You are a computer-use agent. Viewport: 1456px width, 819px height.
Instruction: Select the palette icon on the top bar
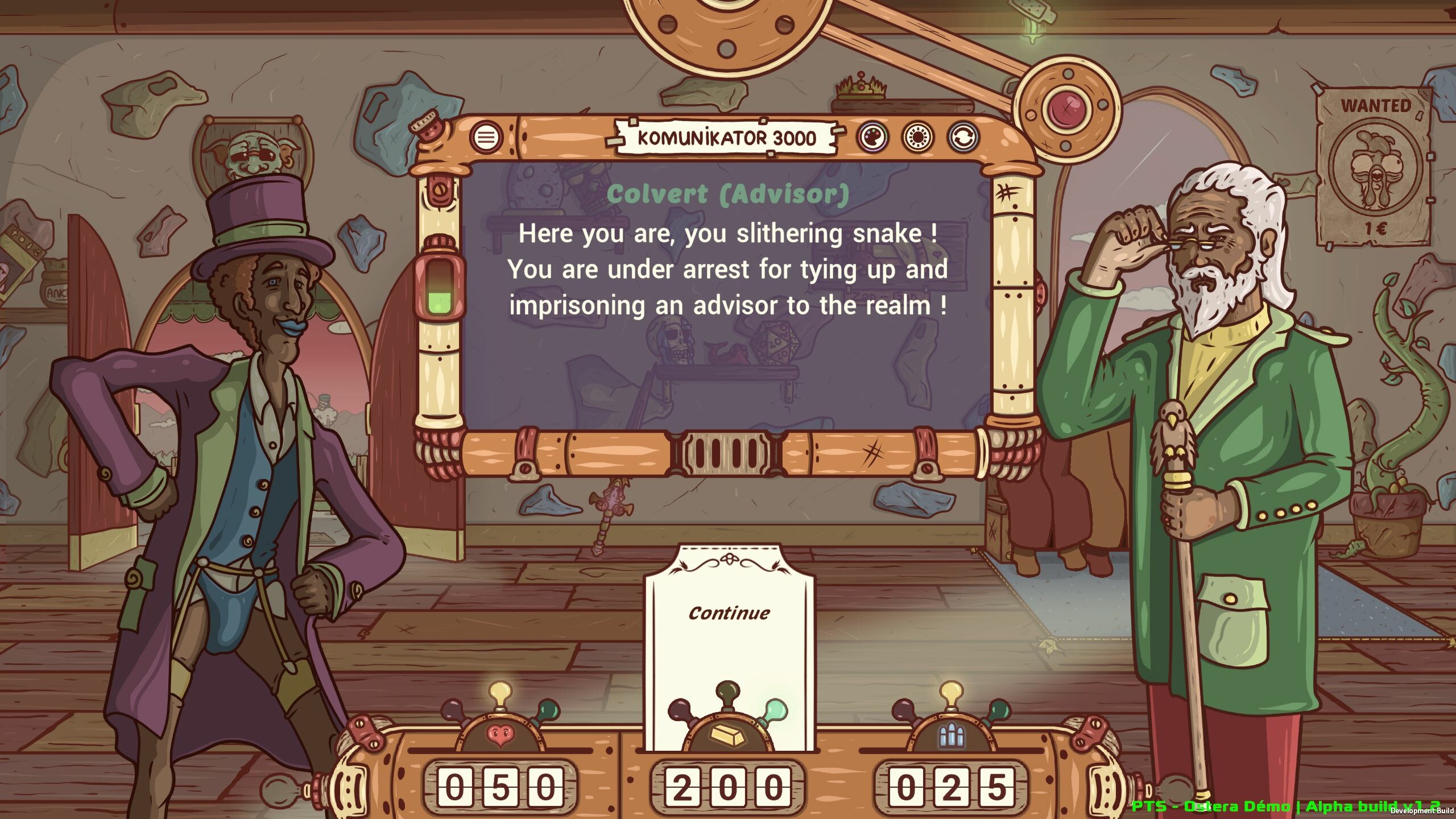coord(874,137)
